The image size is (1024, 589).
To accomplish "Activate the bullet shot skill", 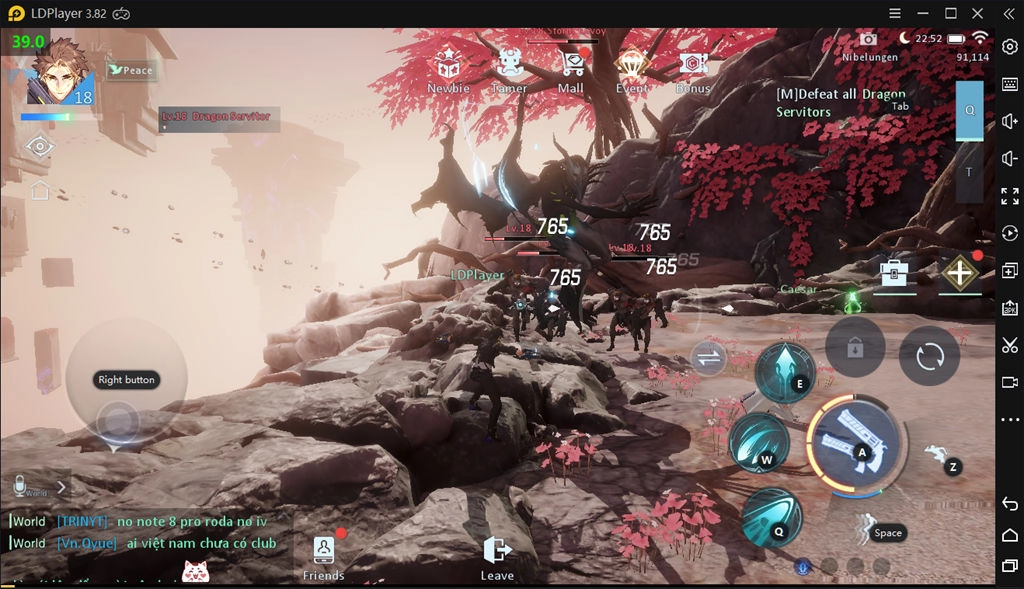I will [x=770, y=514].
